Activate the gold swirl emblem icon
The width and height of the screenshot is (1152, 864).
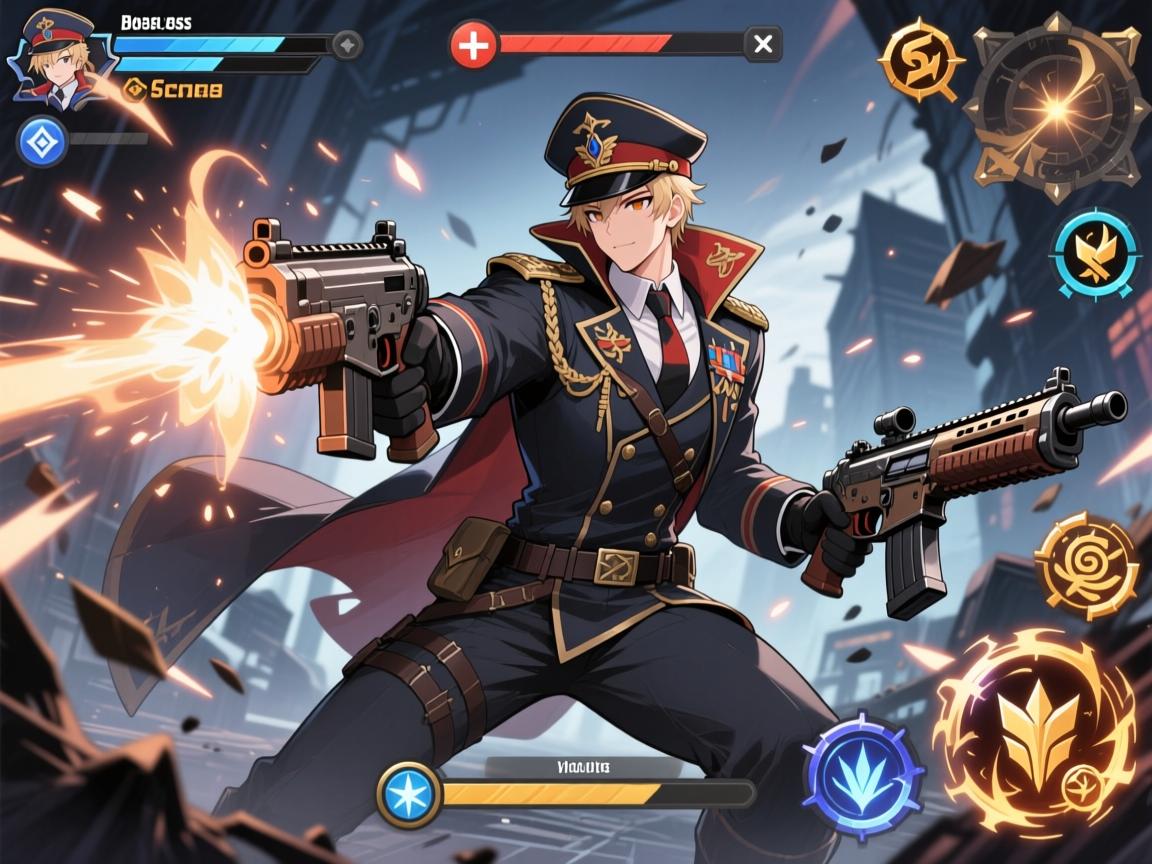point(920,62)
